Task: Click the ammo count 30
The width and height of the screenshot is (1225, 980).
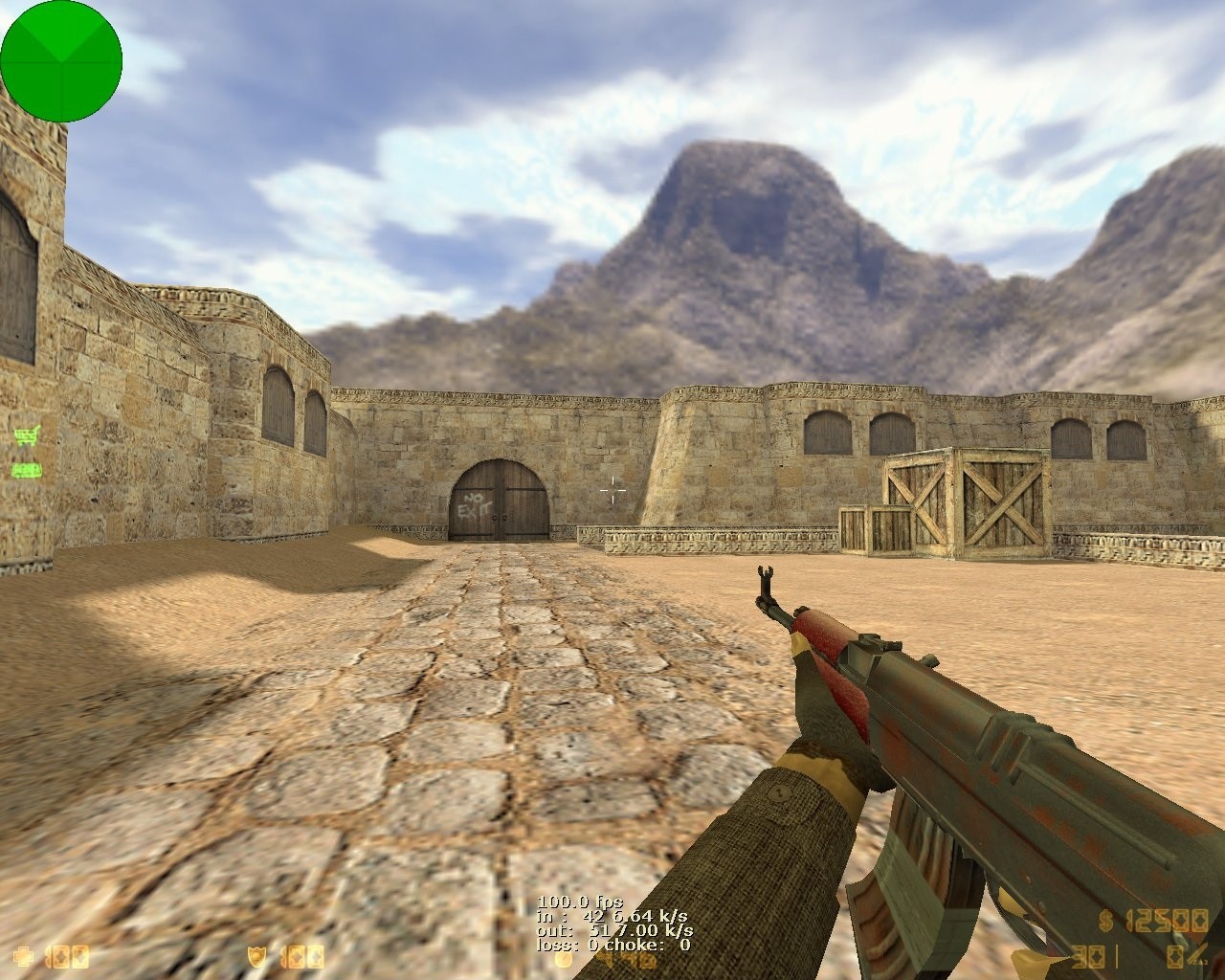Action: (x=1089, y=957)
